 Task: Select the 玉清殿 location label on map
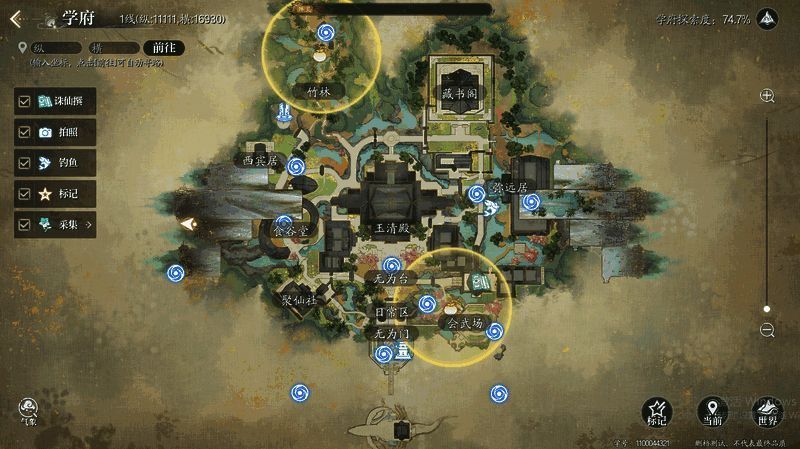tap(392, 228)
